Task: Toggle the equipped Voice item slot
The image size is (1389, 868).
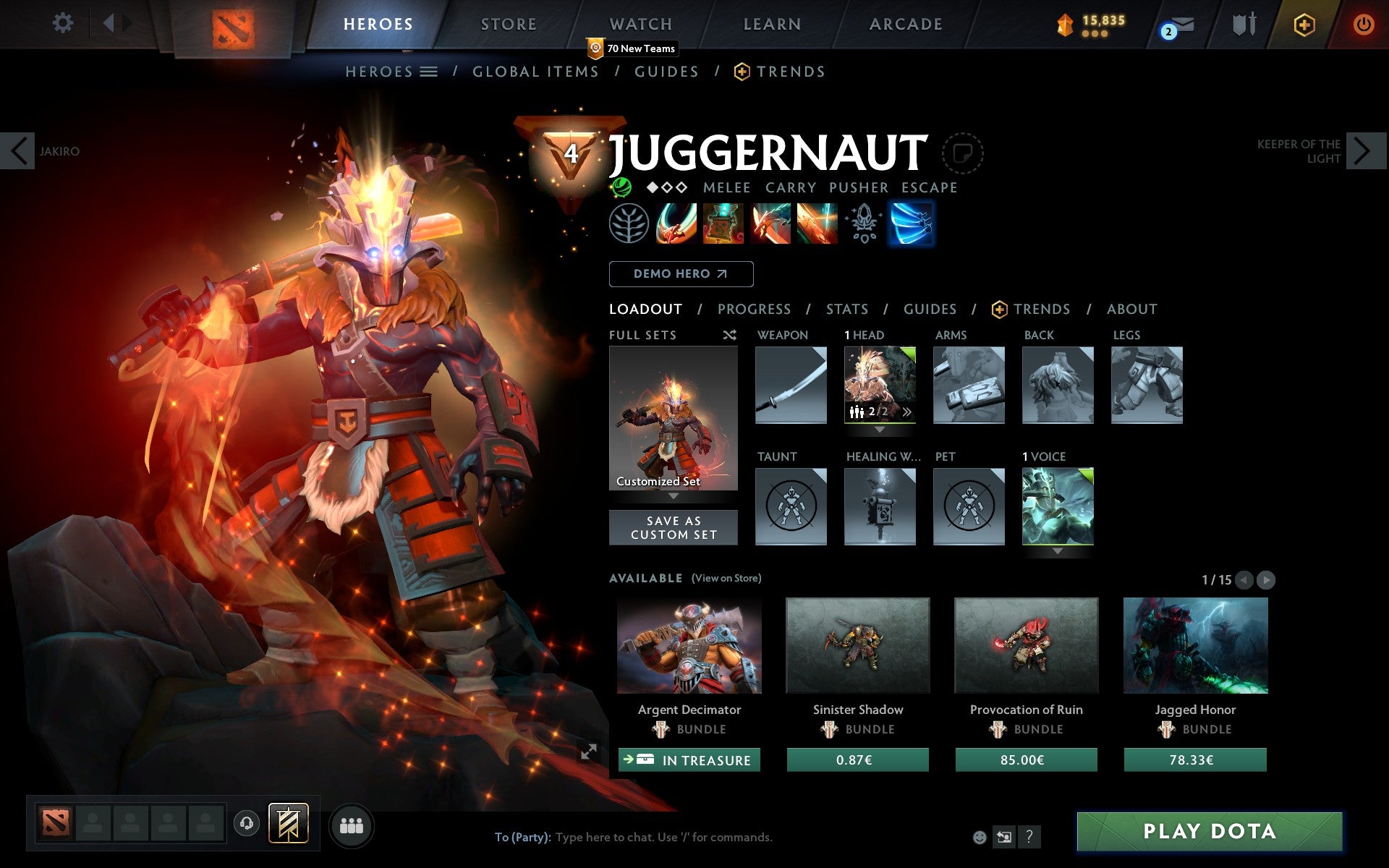Action: pos(1058,506)
